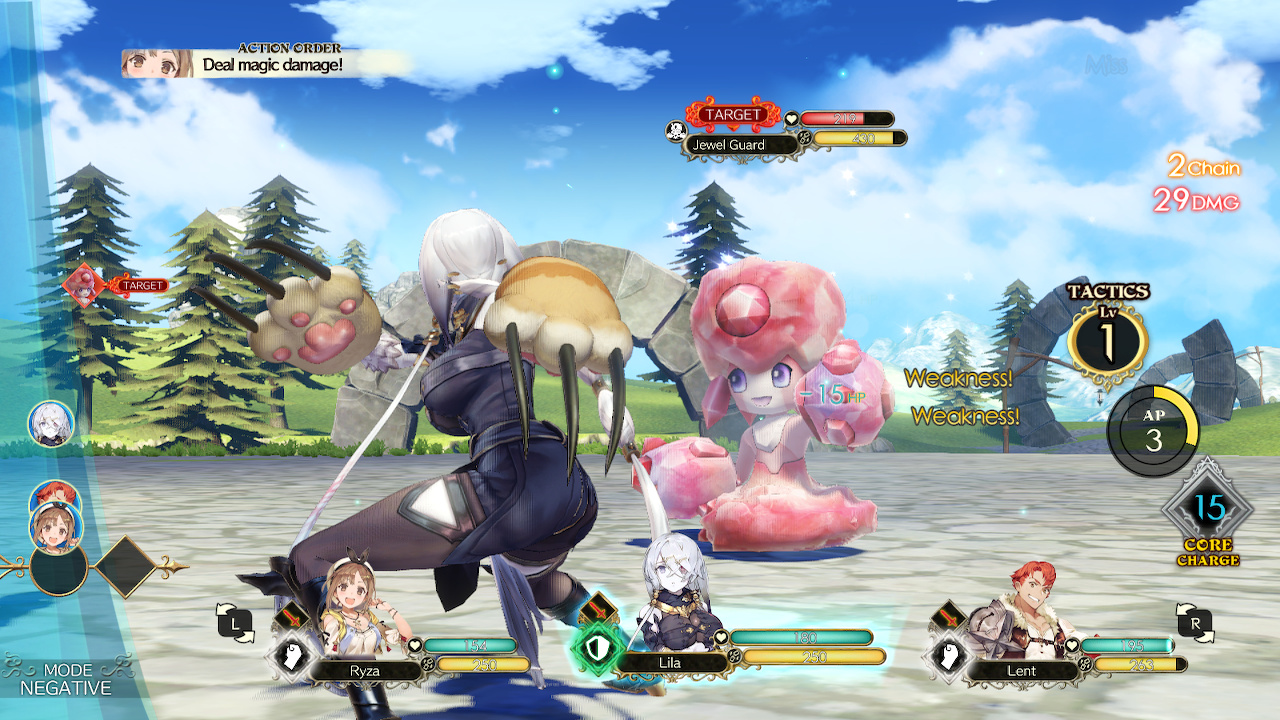Click the Tactics Lv 1 emblem
This screenshot has height=720, width=1280.
click(1108, 339)
